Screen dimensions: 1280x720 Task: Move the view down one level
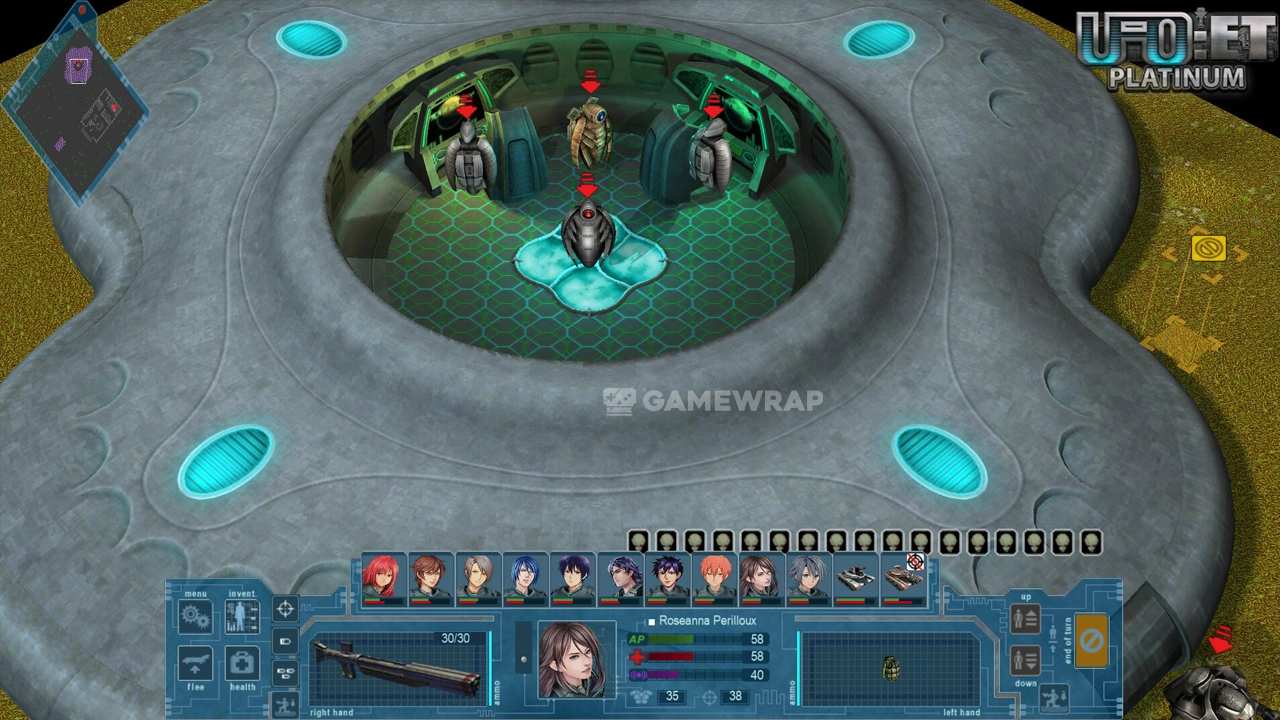[1026, 660]
